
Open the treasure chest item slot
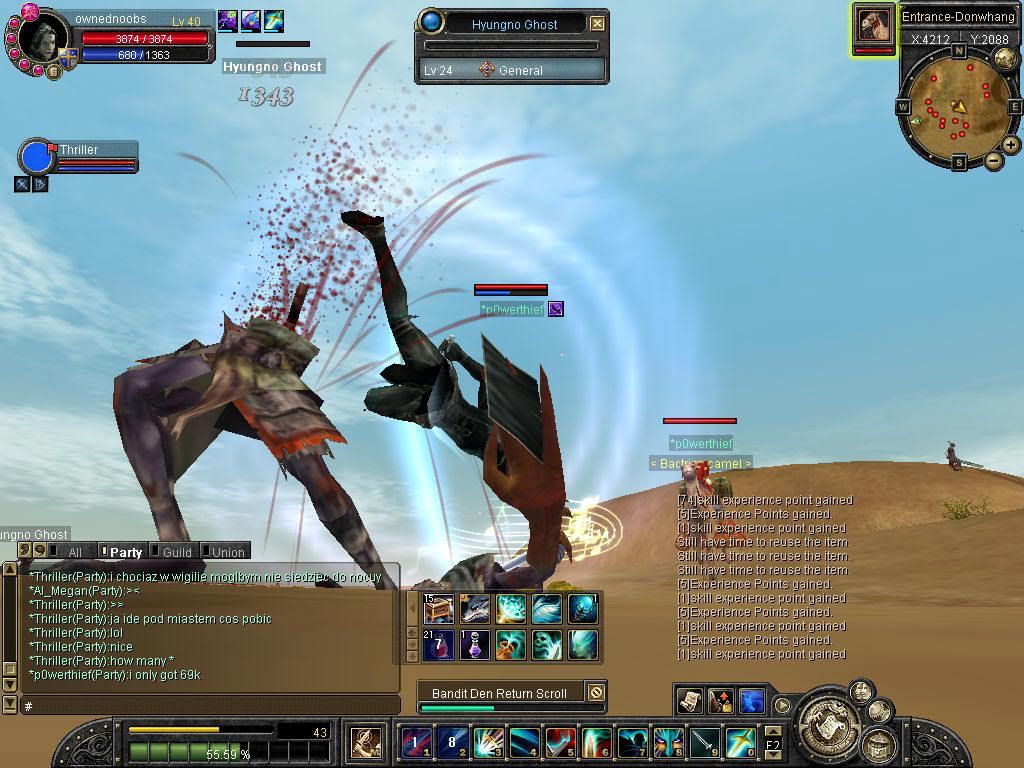tap(439, 609)
